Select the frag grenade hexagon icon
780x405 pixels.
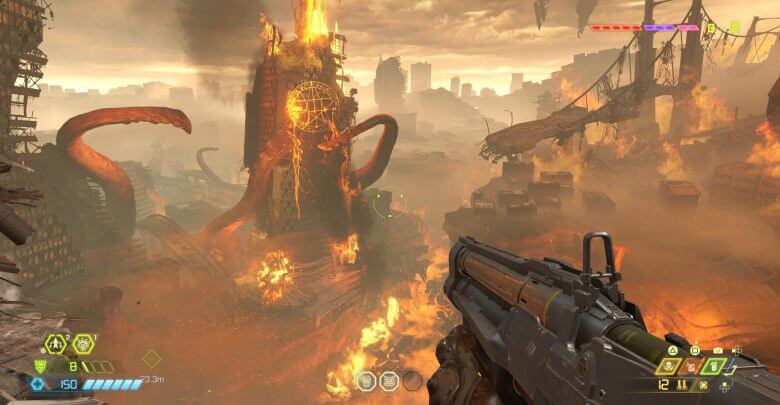[x=56, y=343]
